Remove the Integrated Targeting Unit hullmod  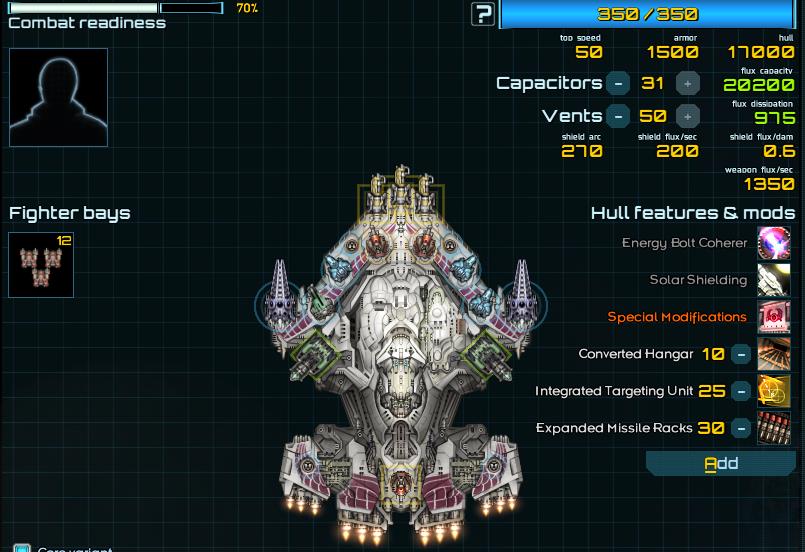pos(741,391)
